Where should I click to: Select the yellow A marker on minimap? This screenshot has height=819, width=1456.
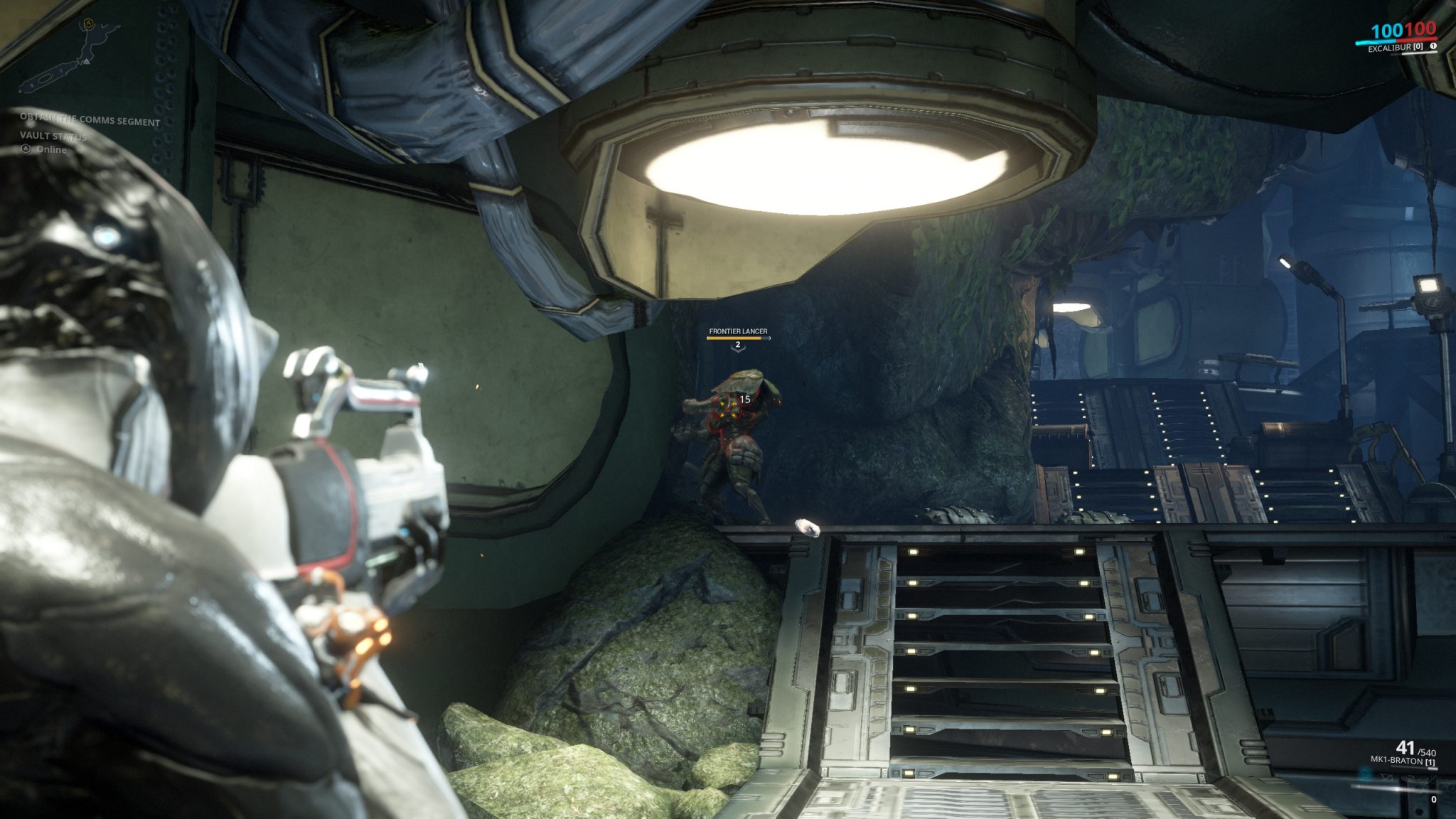(x=89, y=23)
